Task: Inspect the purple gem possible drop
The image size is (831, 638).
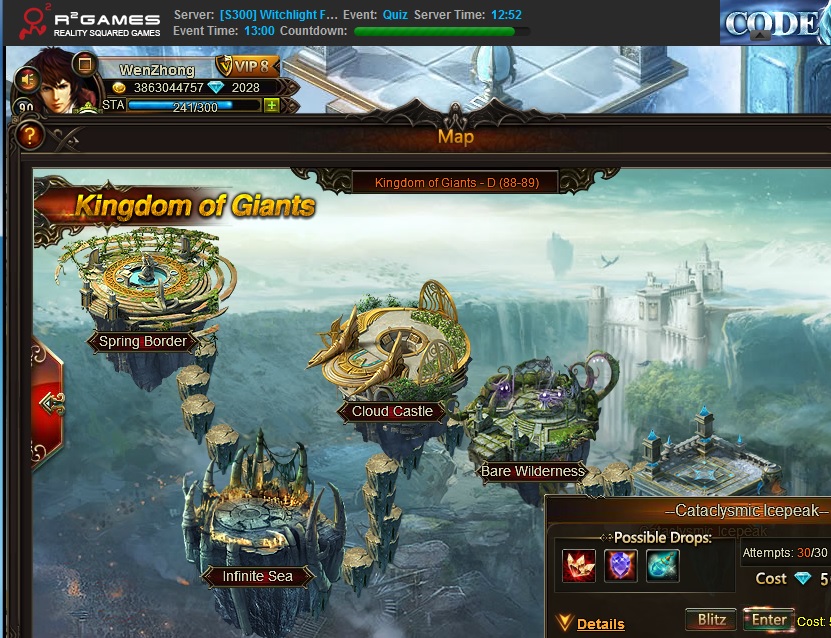Action: pos(621,565)
